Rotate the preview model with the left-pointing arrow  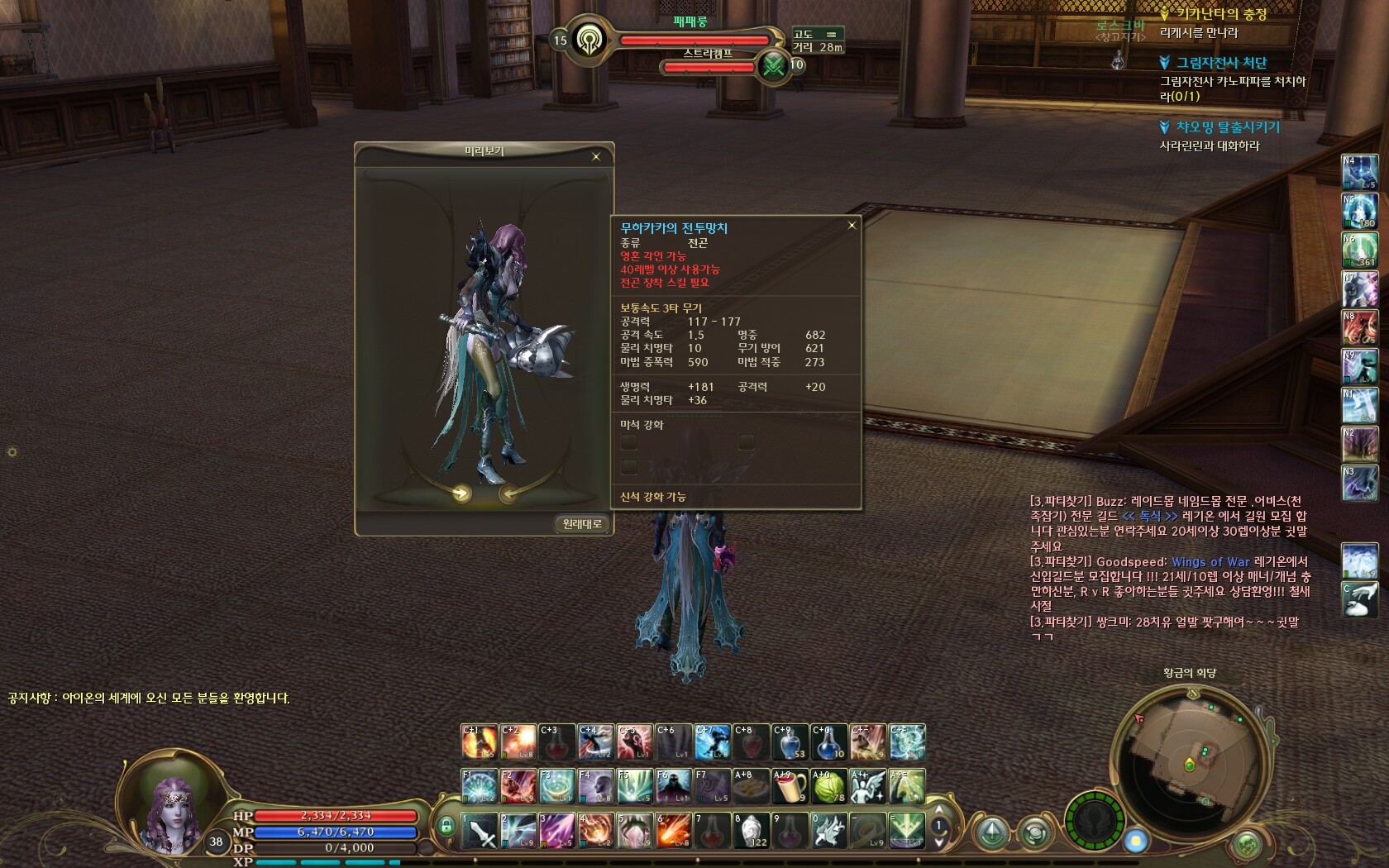click(x=510, y=494)
